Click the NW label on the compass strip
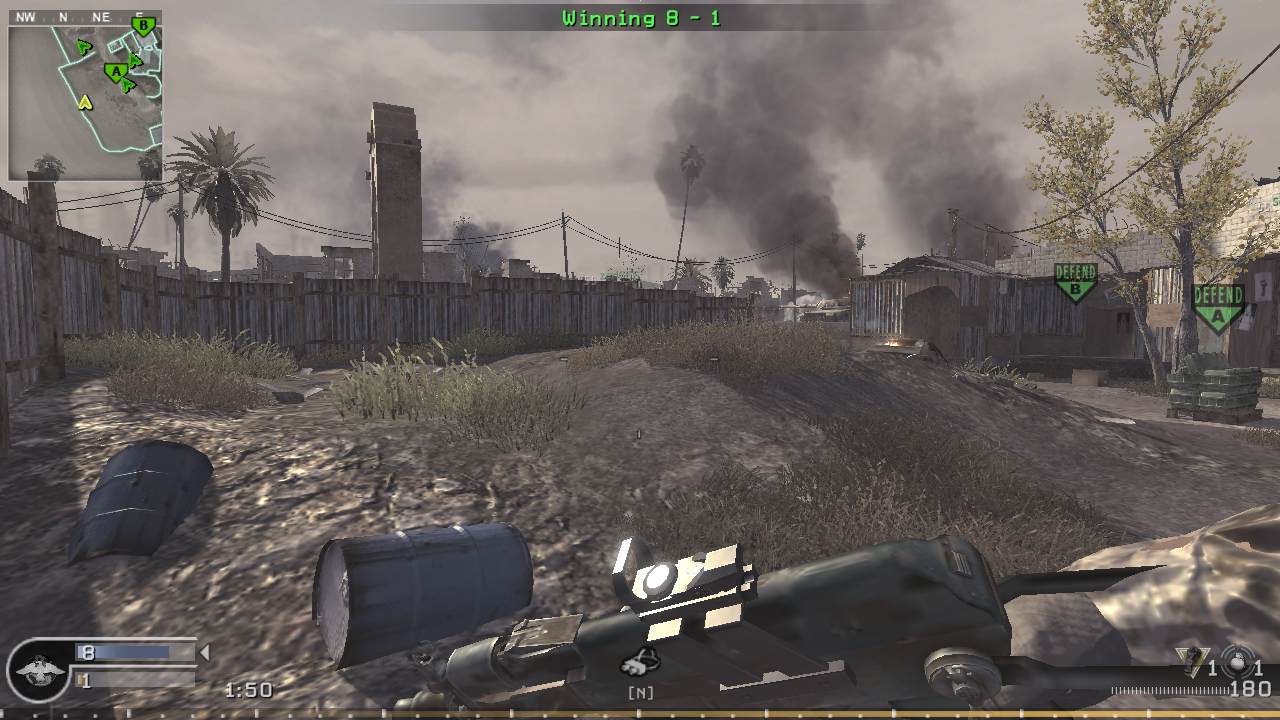The image size is (1280, 720). (x=25, y=17)
